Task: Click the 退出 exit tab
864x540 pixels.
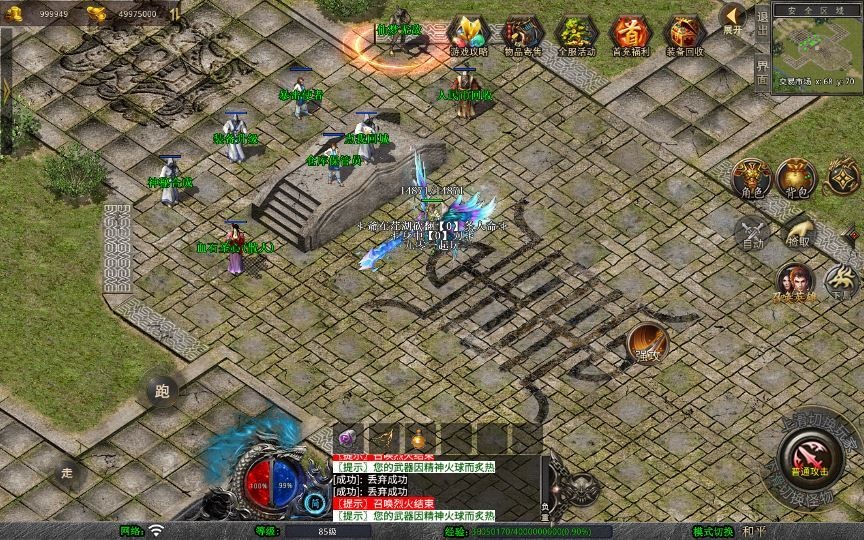Action: (763, 28)
